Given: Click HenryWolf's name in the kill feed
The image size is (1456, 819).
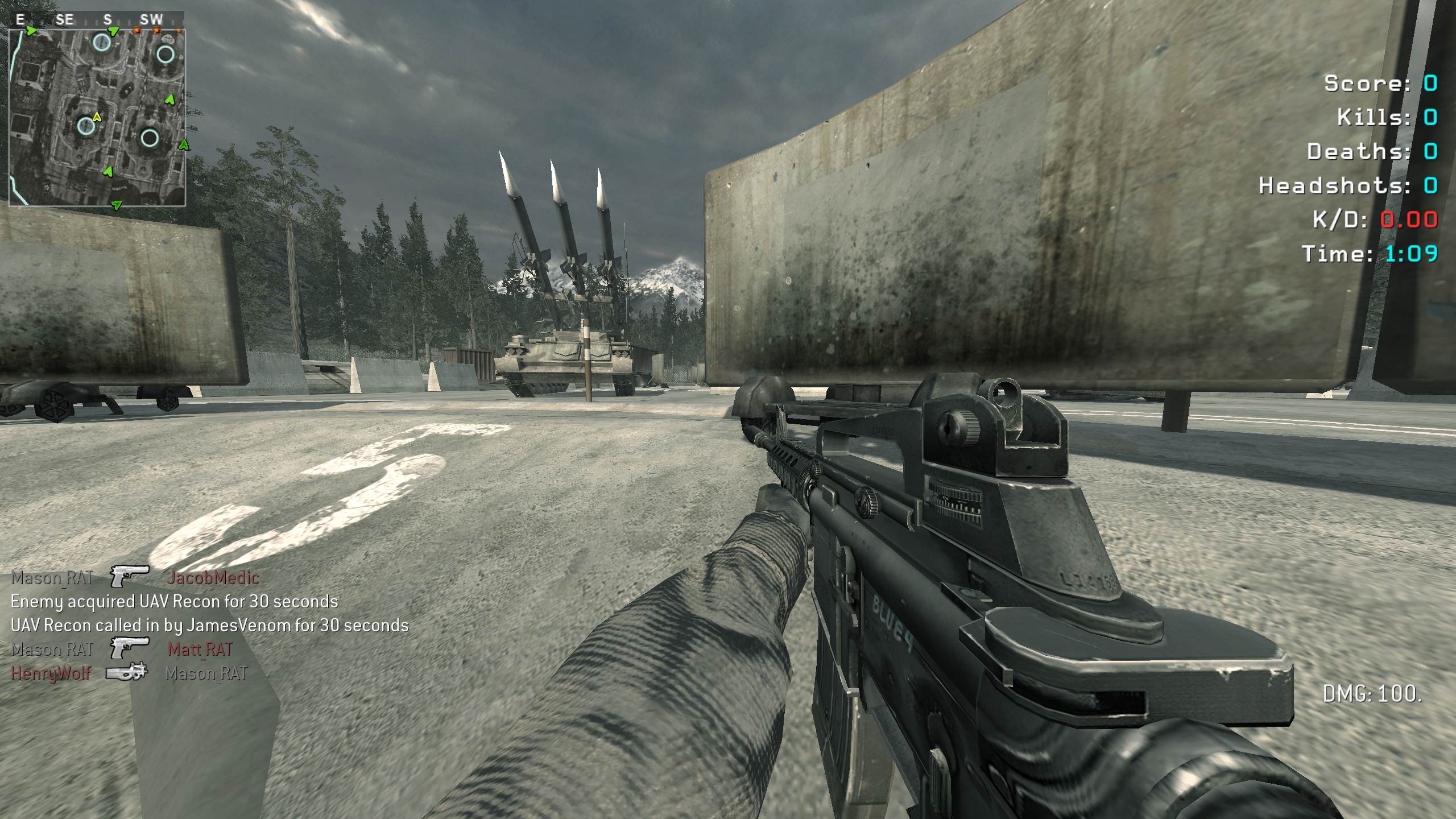Looking at the screenshot, I should coord(51,673).
